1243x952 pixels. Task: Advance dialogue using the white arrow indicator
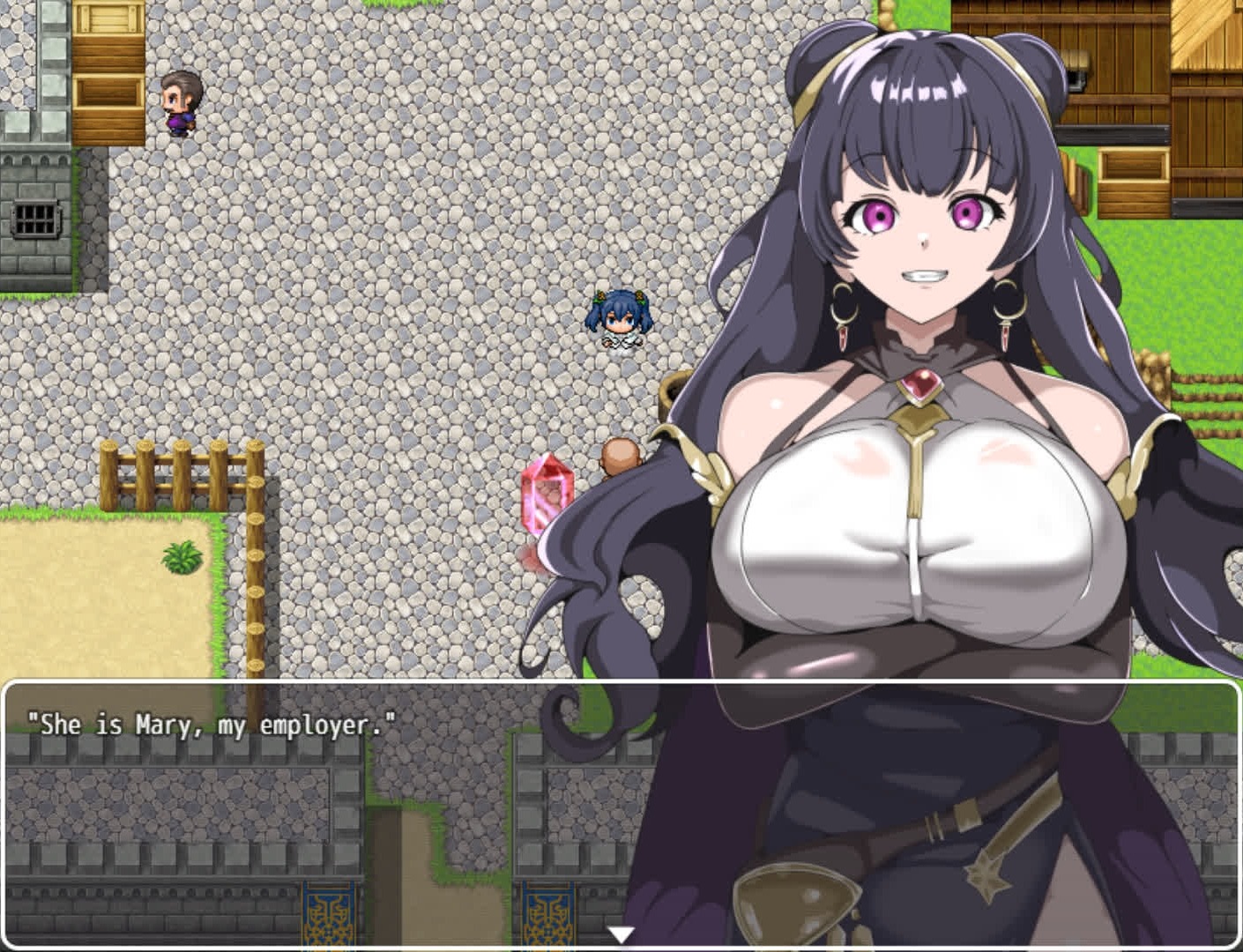click(621, 934)
